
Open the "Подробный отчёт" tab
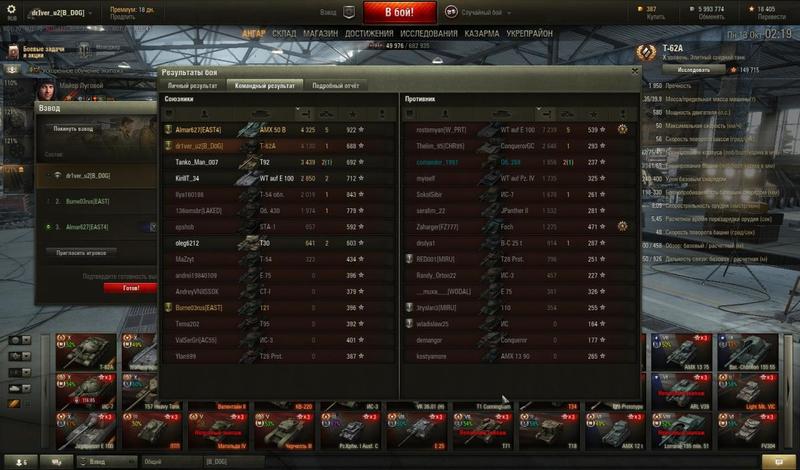334,86
